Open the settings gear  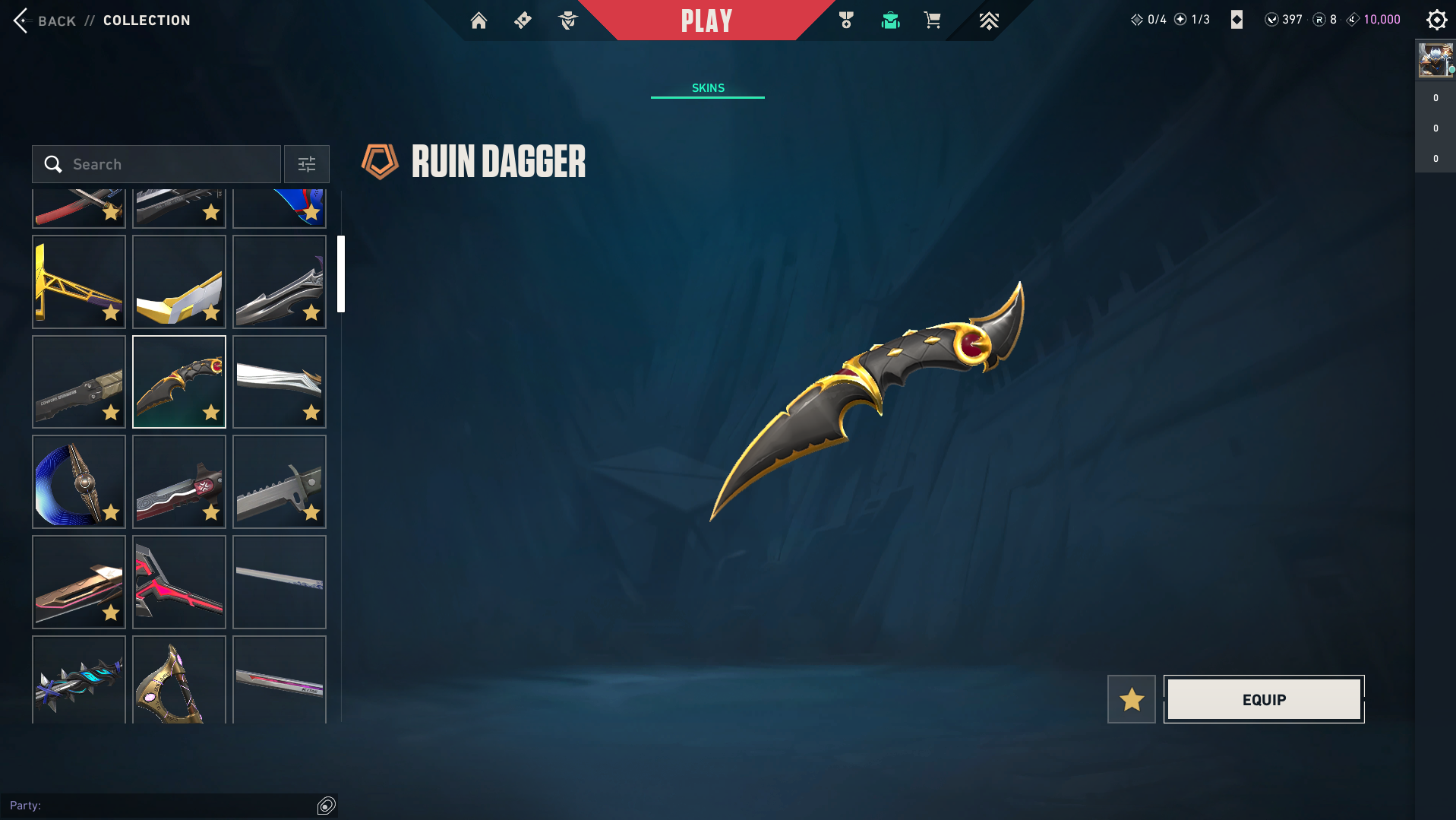click(x=1436, y=21)
